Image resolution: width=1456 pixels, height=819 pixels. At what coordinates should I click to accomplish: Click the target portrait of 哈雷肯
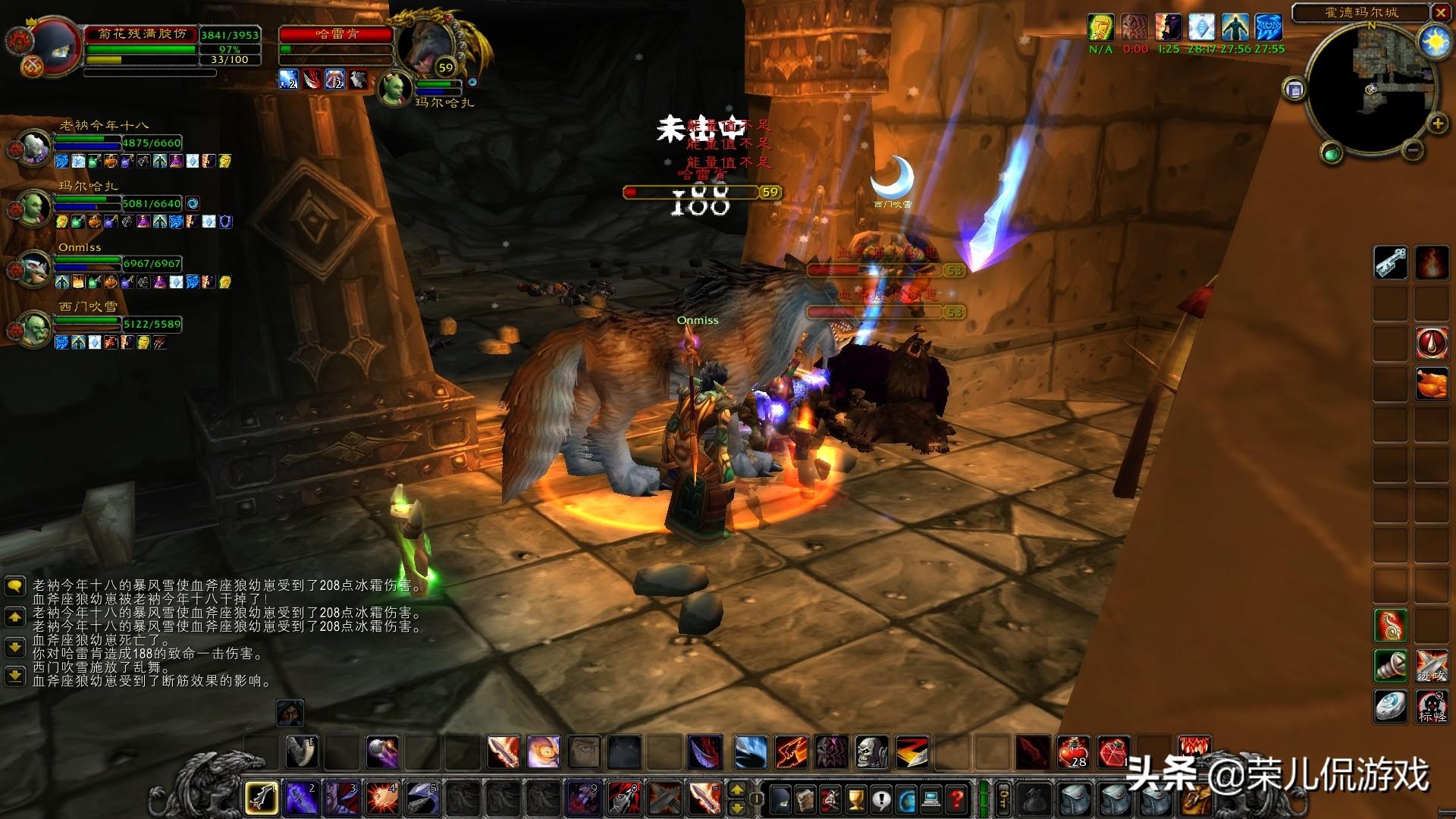click(x=425, y=44)
